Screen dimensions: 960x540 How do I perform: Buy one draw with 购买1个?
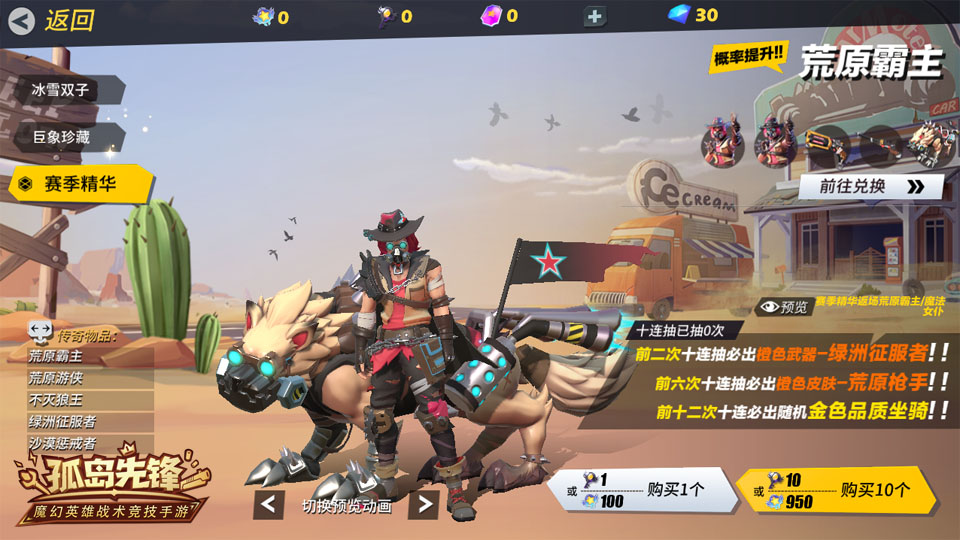(x=638, y=490)
